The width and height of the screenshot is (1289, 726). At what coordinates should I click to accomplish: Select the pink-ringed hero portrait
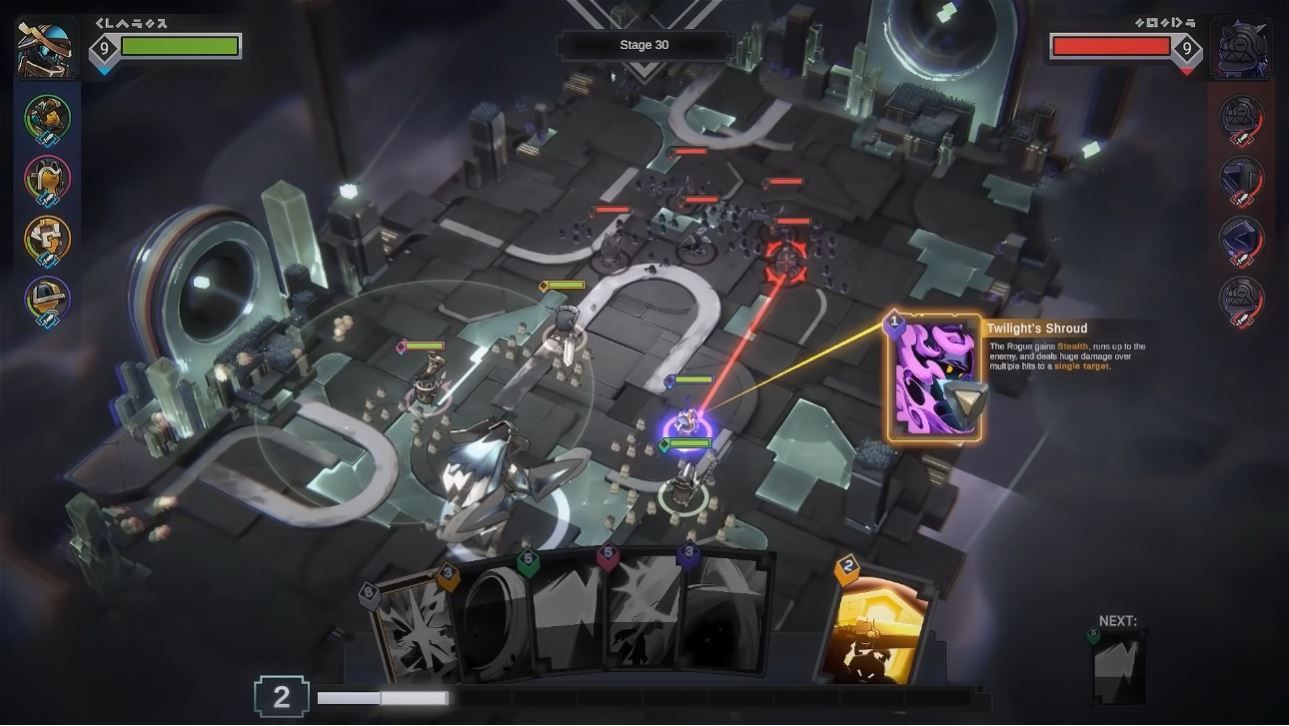(x=47, y=178)
